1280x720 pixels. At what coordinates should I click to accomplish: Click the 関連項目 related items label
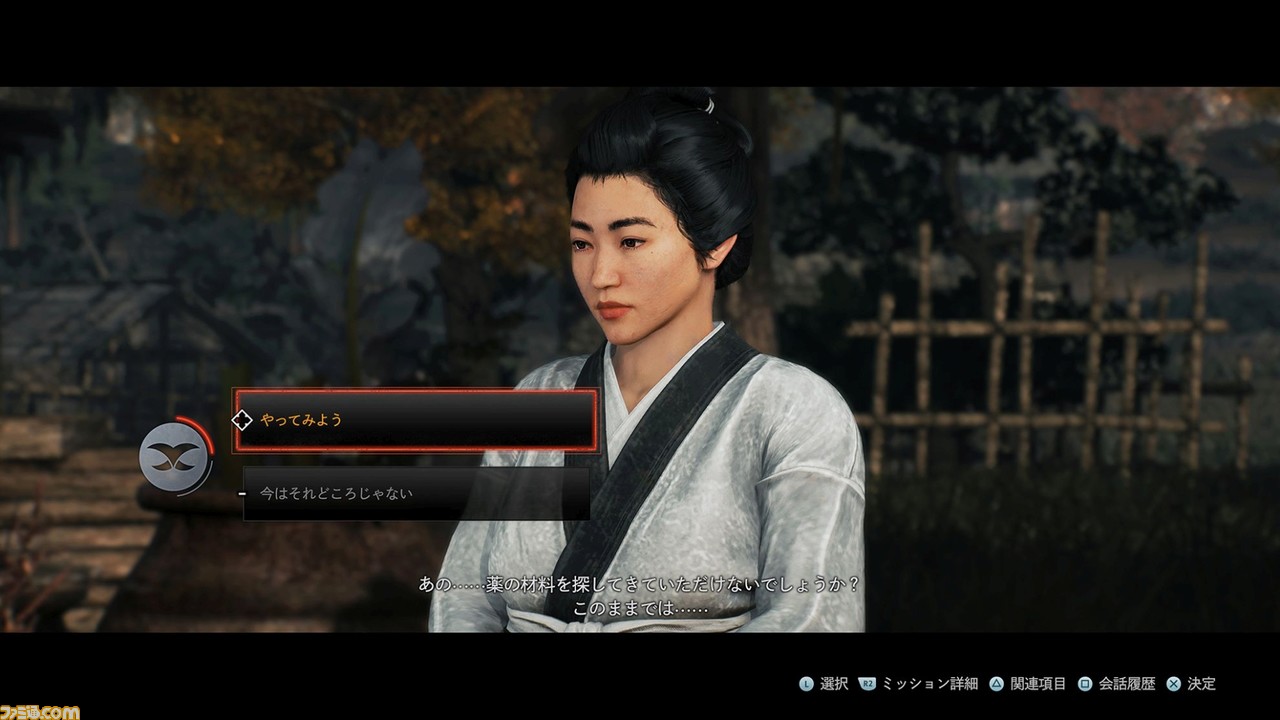tap(1035, 683)
